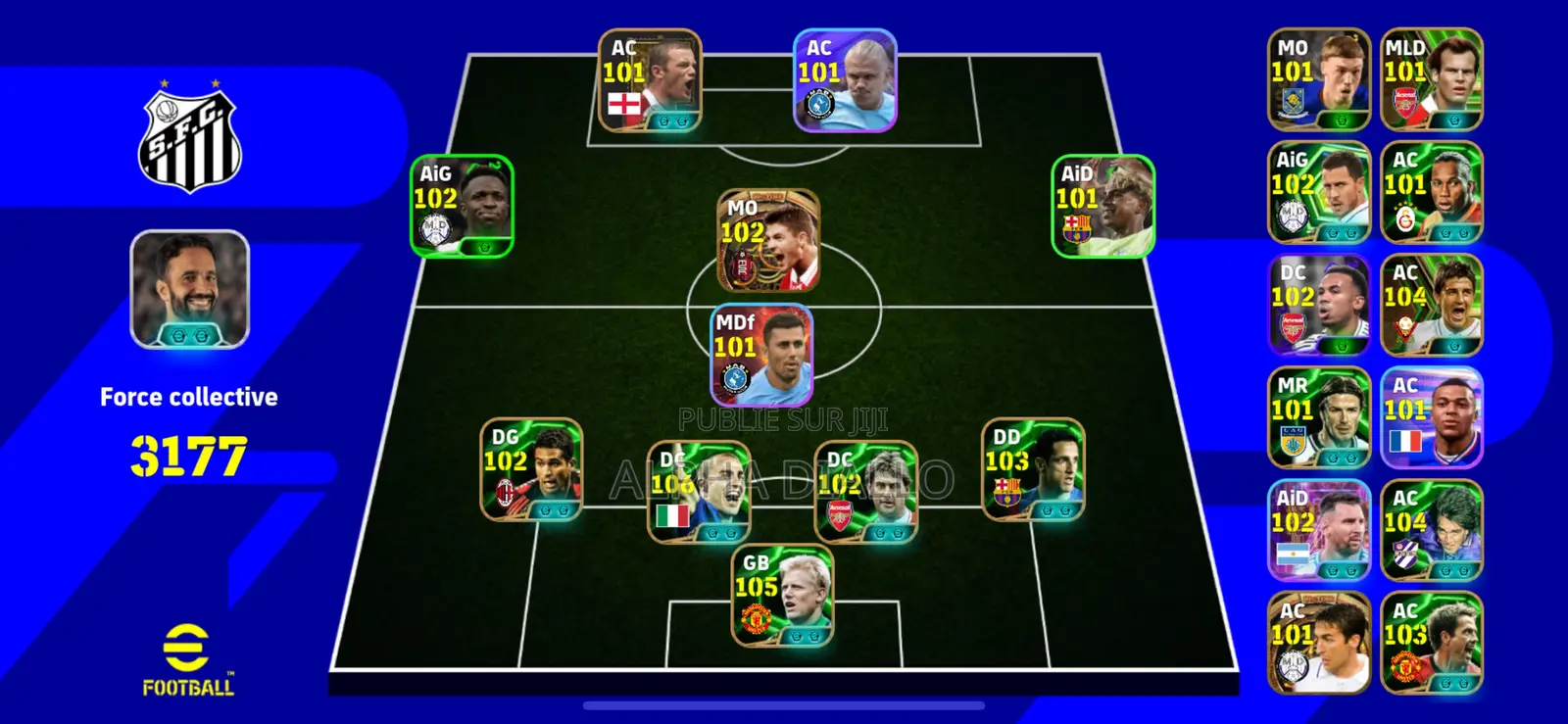This screenshot has width=1568, height=724.
Task: Select the MO 102 card in the centre circle
Action: [768, 241]
